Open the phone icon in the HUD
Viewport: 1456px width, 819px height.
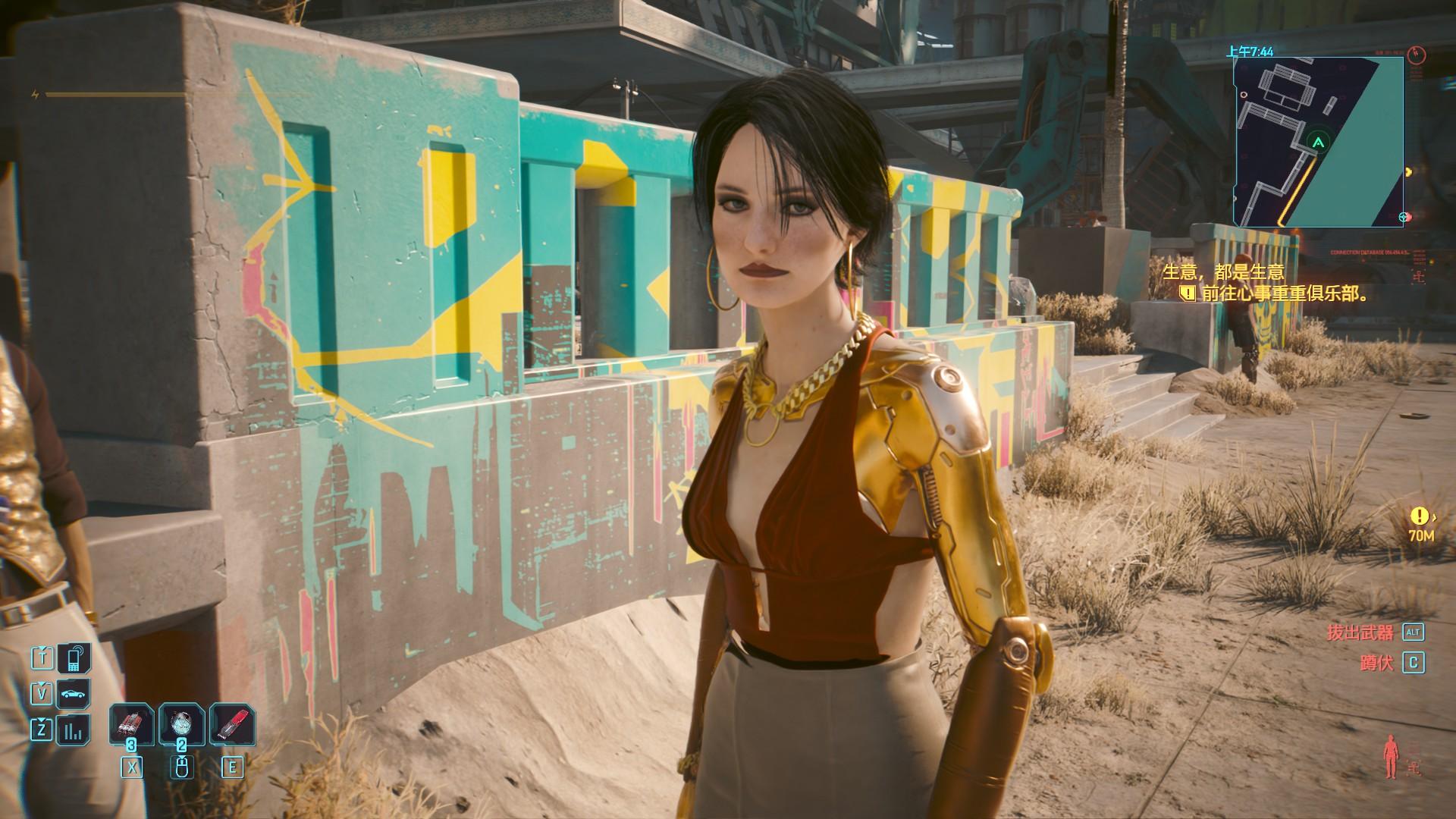(x=74, y=657)
